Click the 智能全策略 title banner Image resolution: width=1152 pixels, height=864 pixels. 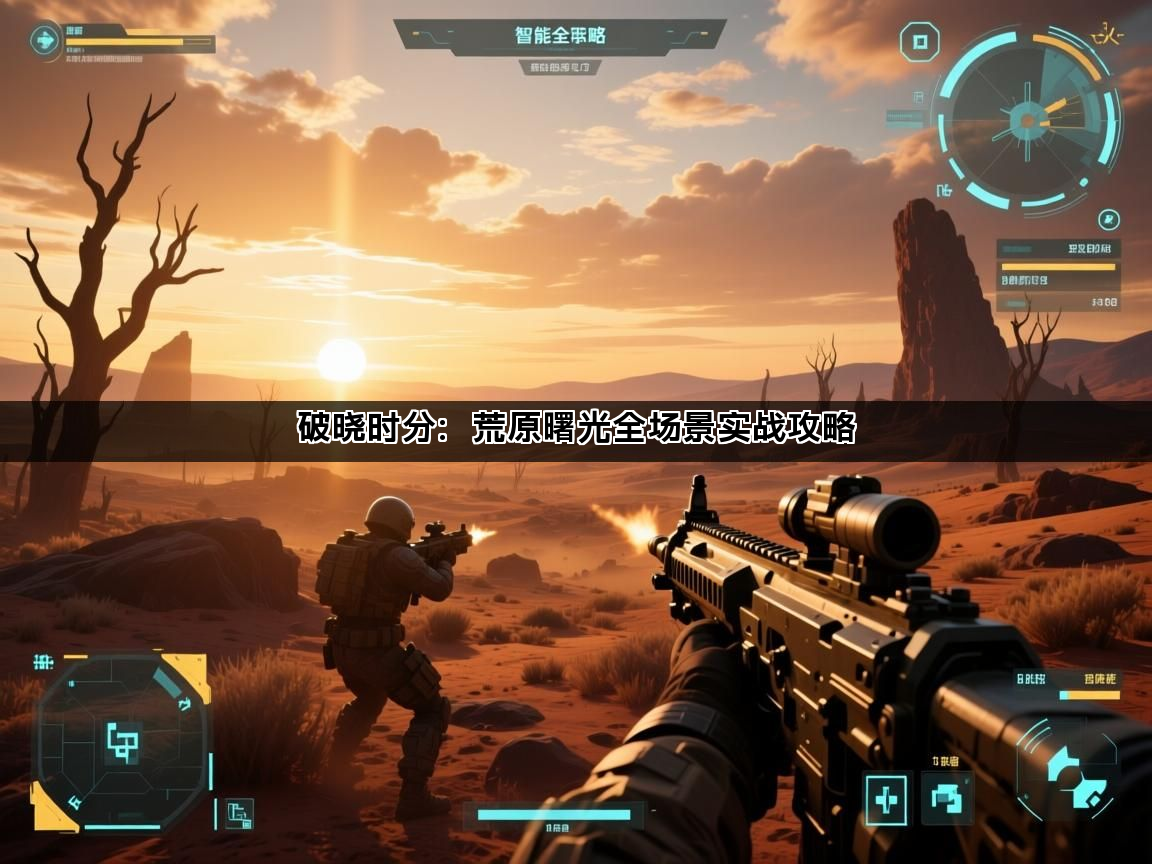[560, 36]
